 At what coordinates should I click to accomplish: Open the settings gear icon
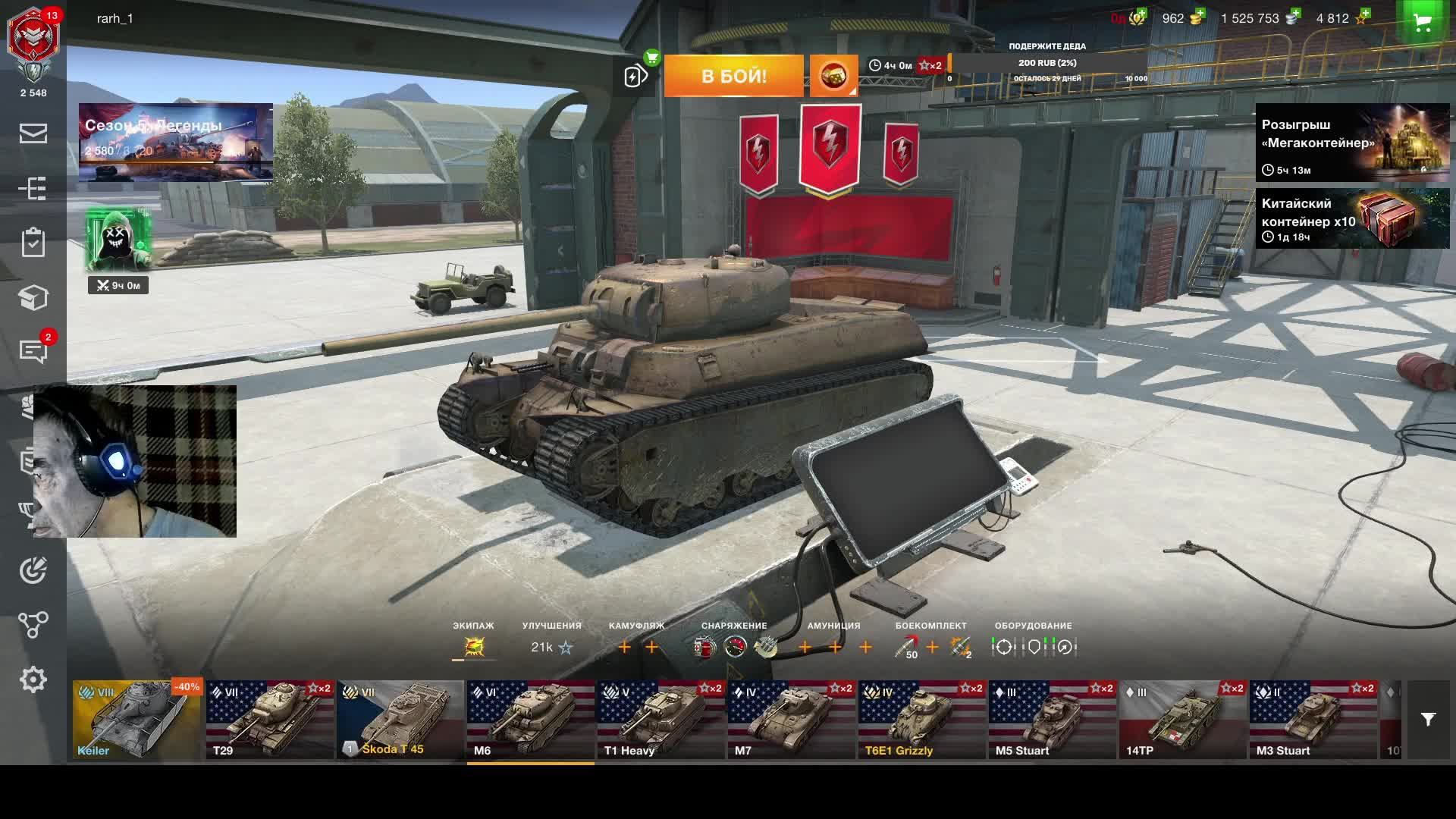coord(33,679)
